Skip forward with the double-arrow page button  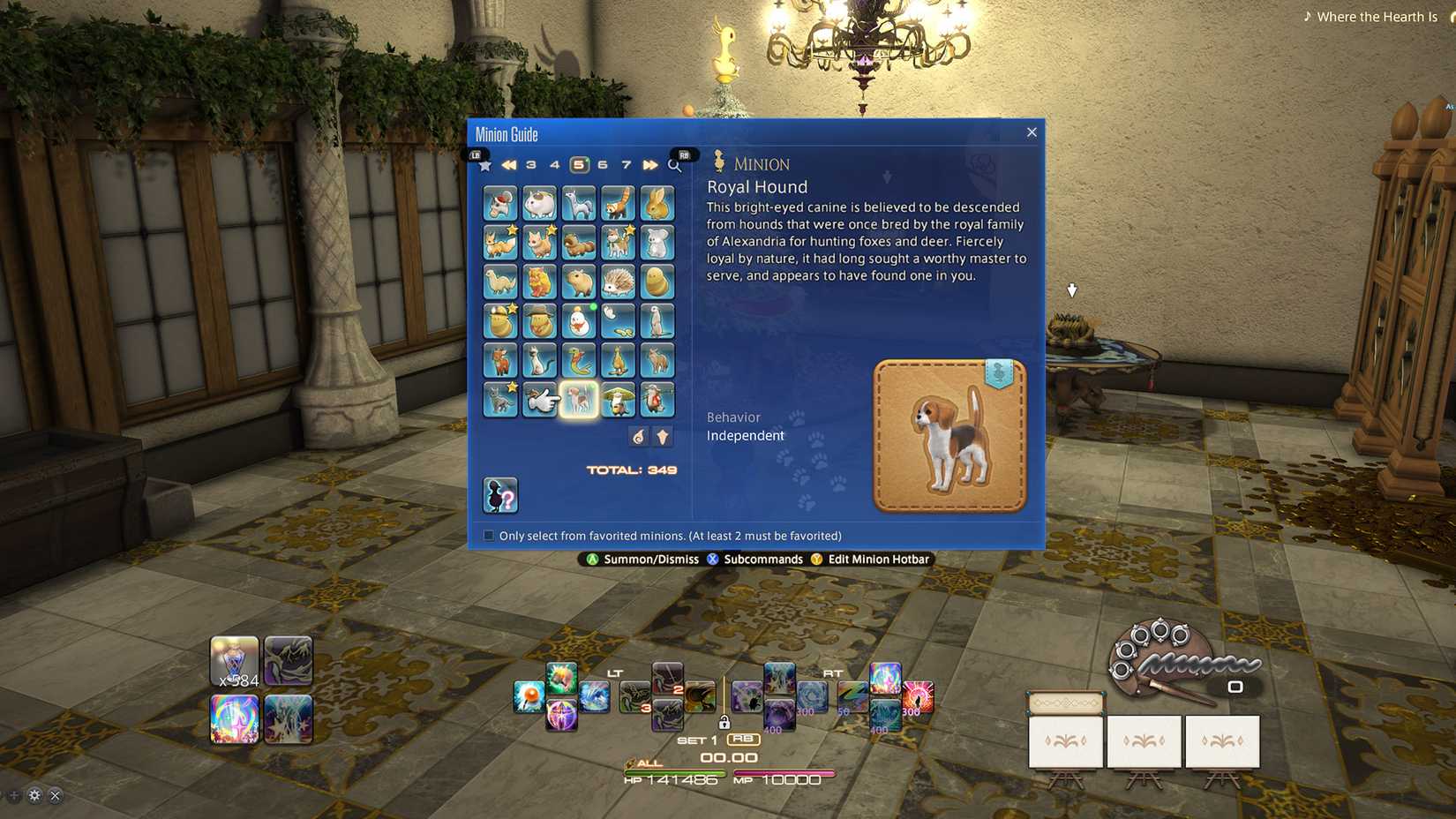649,165
